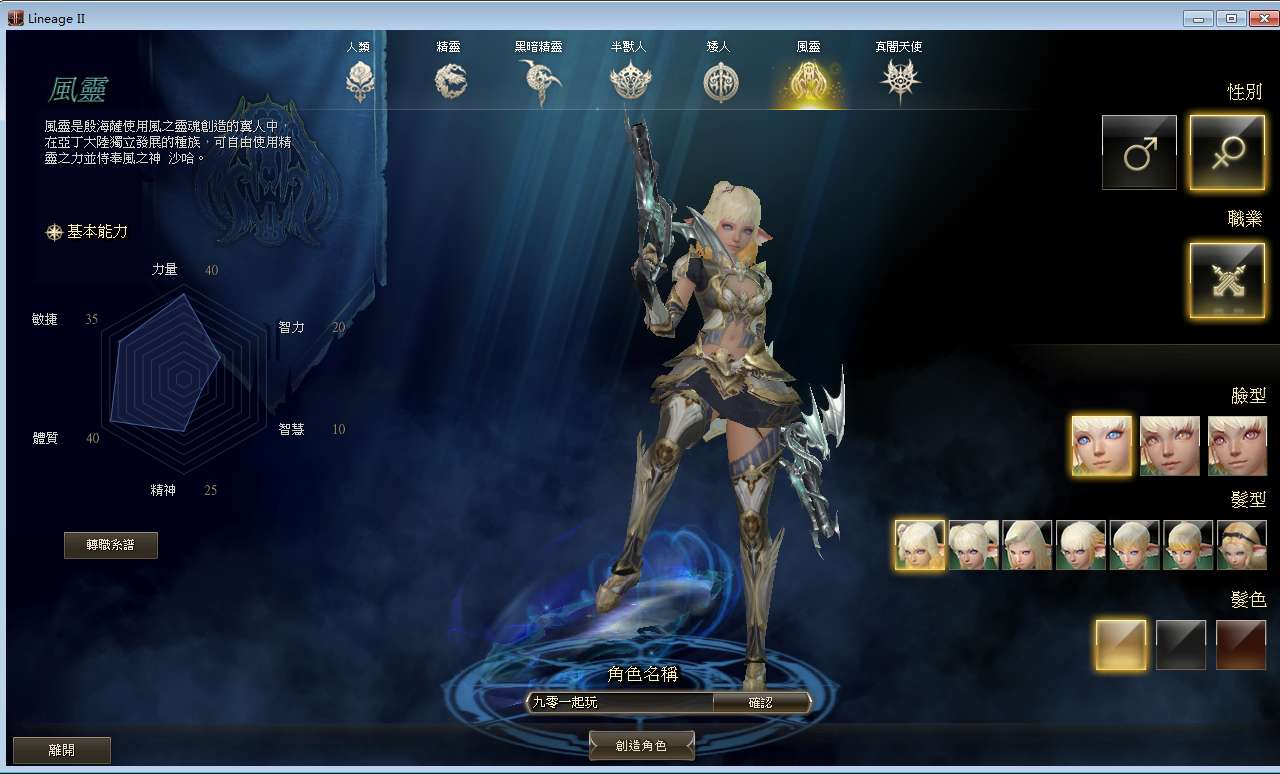The height and width of the screenshot is (774, 1280).
Task: Choose the male gender button
Action: (1139, 152)
